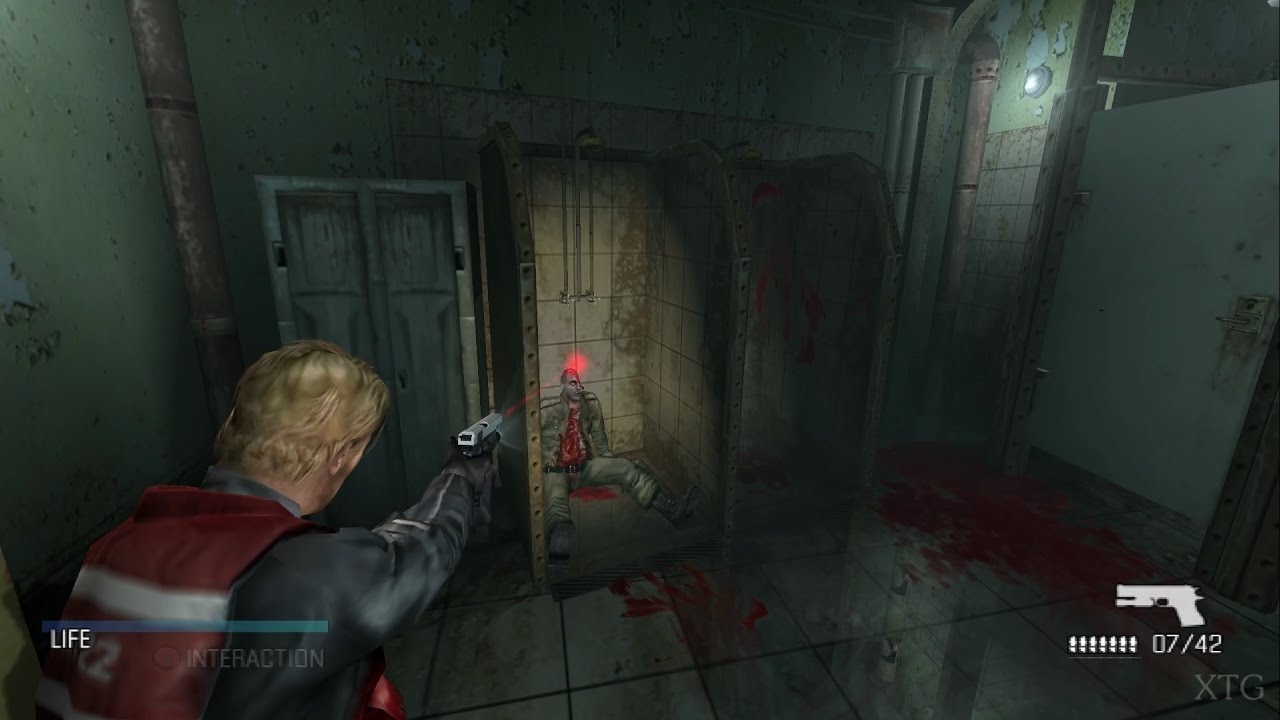
Task: Click the zombie's glowing red head
Action: 572,383
